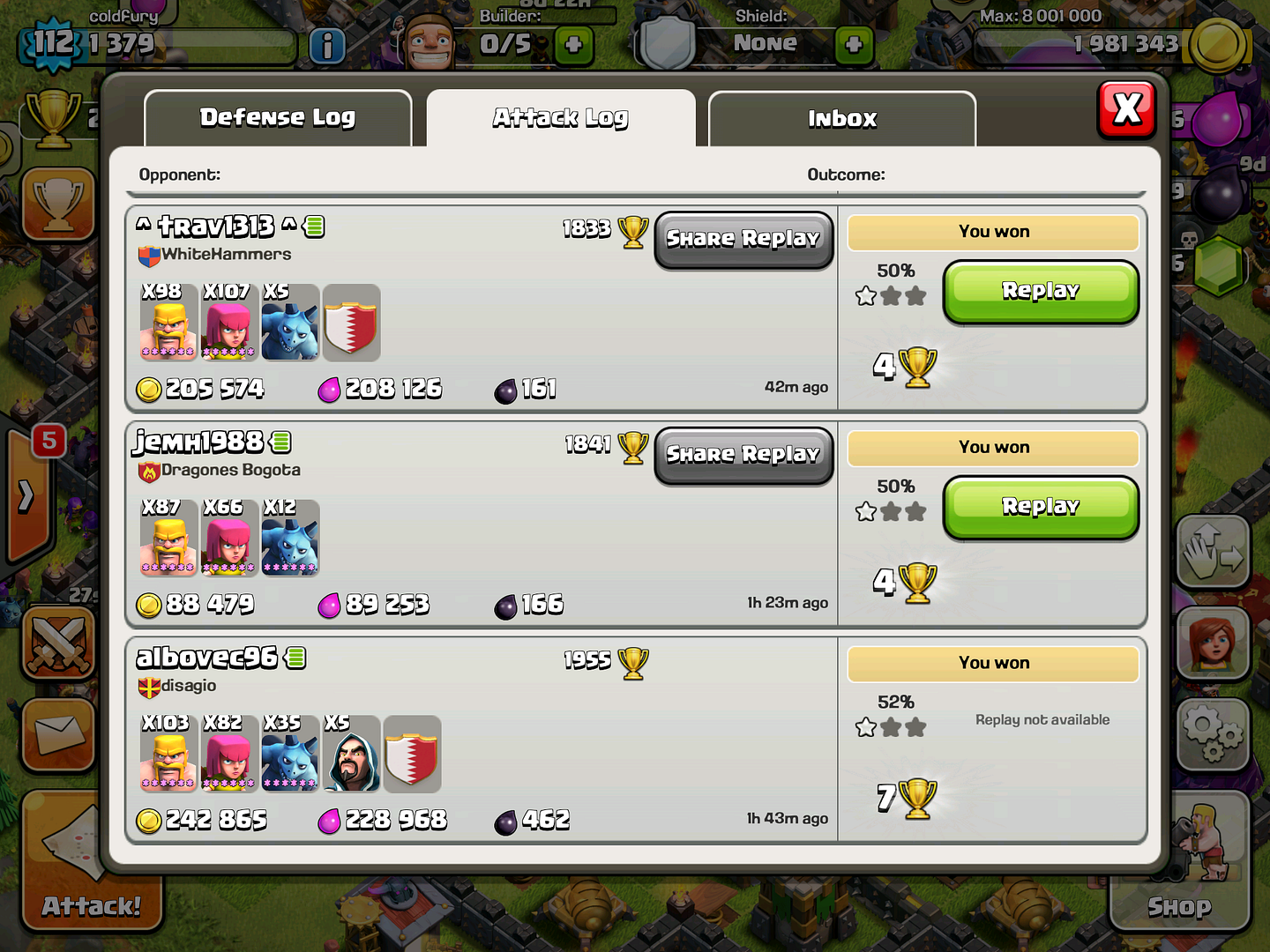1270x952 pixels.
Task: Buy a shield using the plus button
Action: tap(854, 45)
